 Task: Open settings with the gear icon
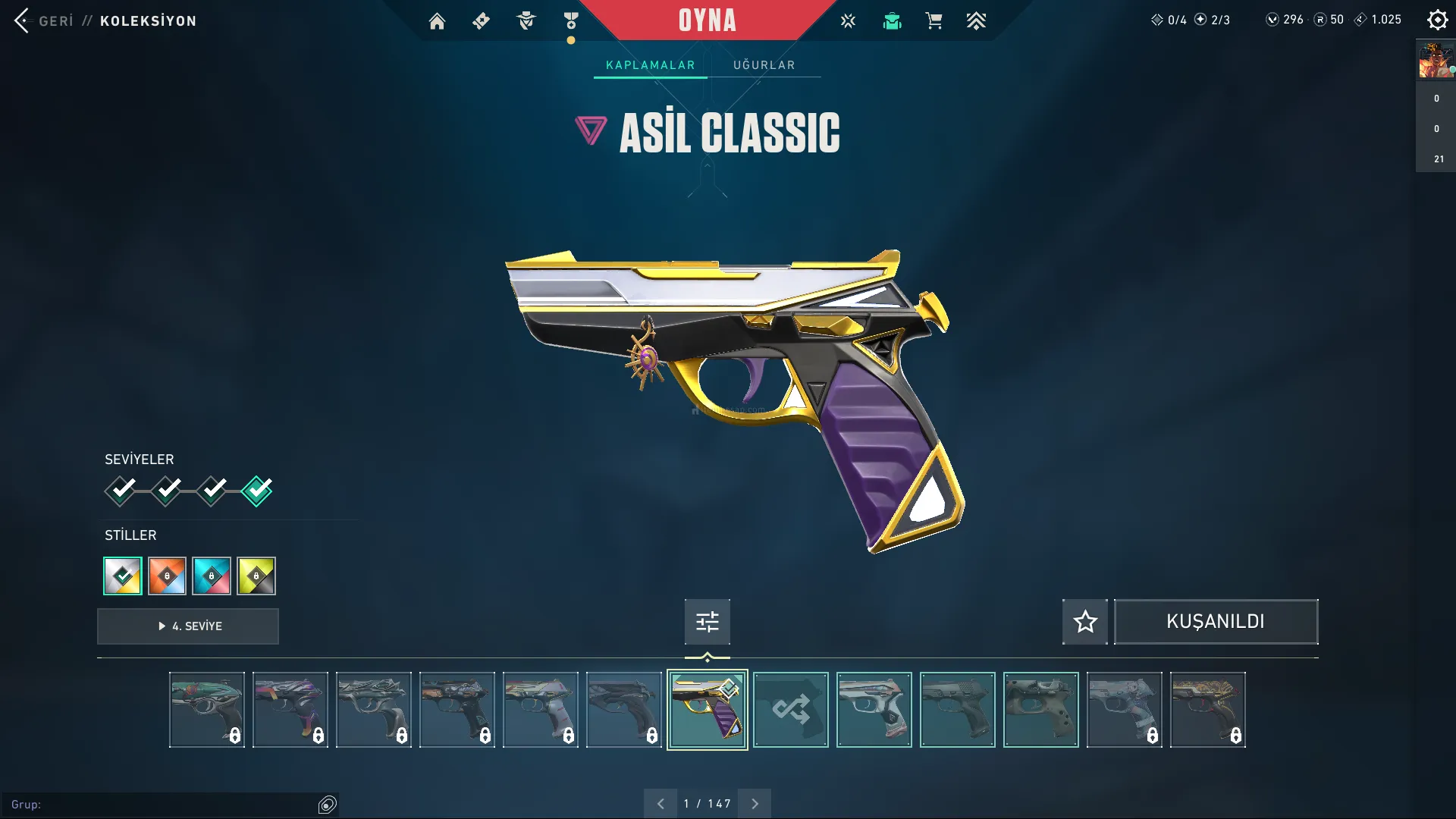pos(1437,20)
